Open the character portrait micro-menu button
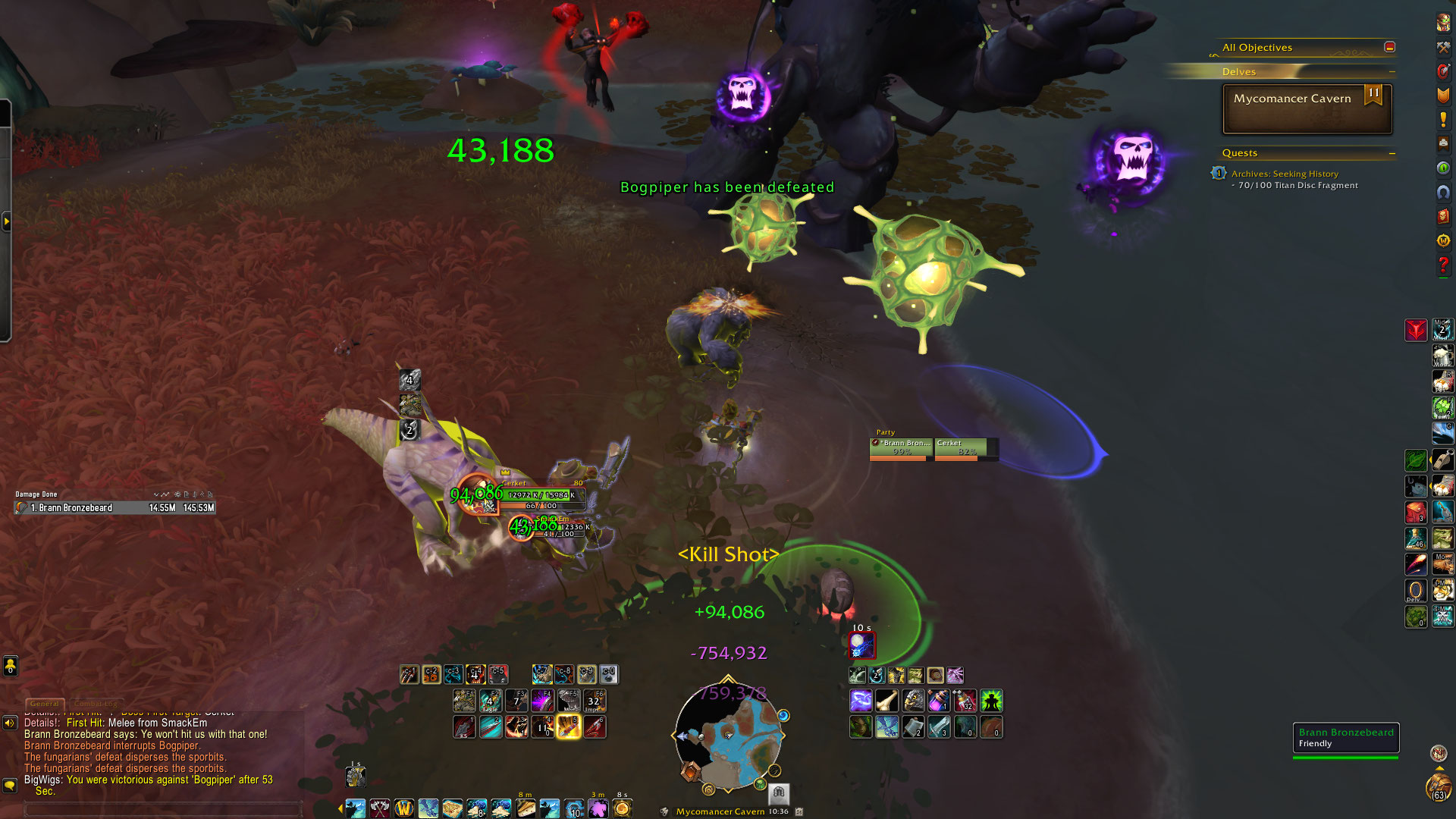 [x=1443, y=23]
